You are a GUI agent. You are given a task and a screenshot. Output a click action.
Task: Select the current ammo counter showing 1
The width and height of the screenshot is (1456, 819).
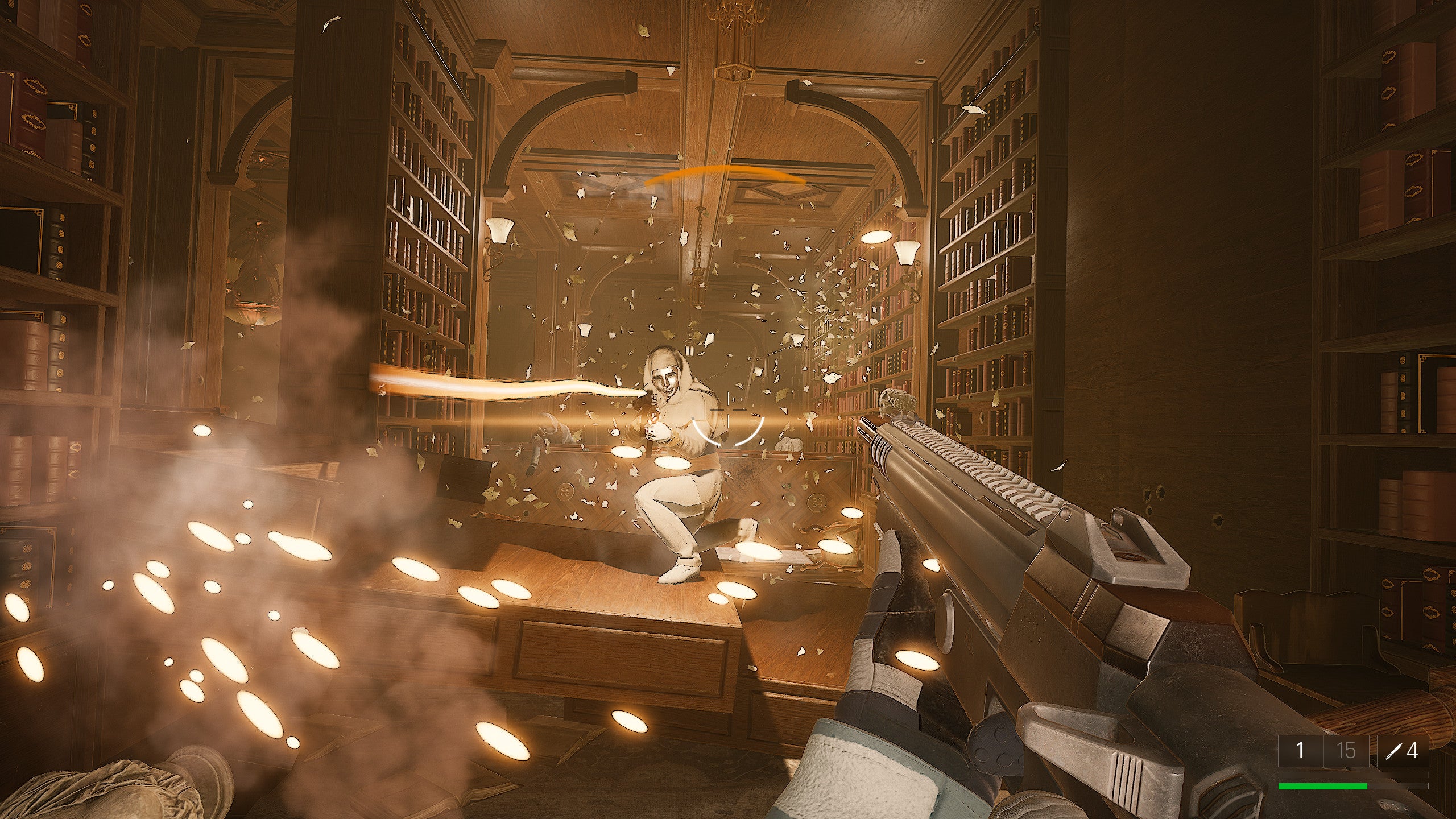pyautogui.click(x=1300, y=752)
